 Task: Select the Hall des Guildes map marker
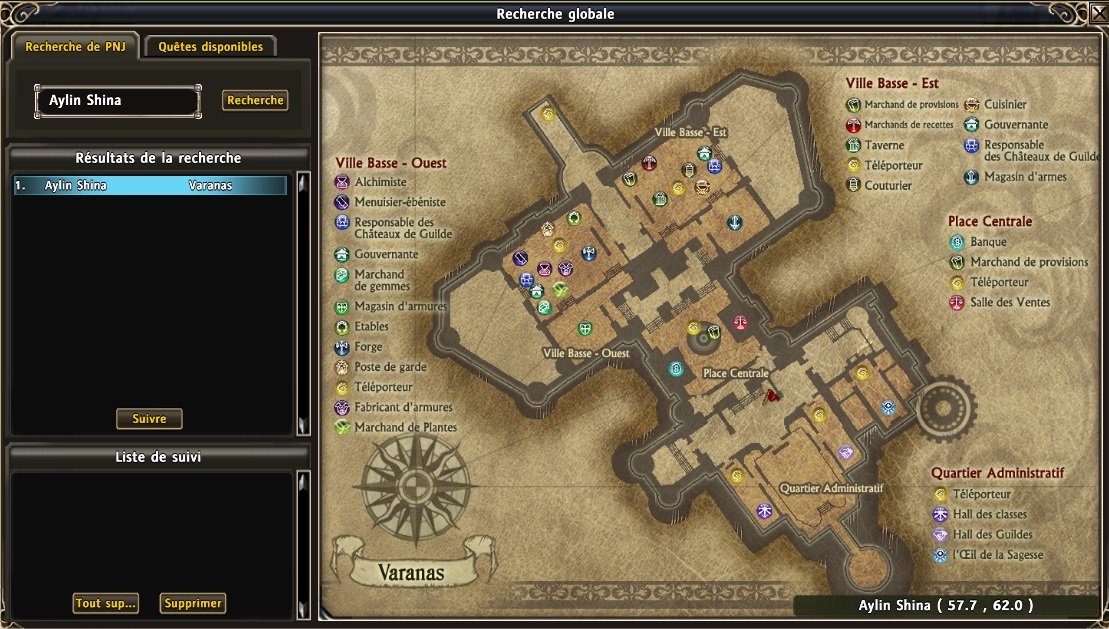click(846, 453)
